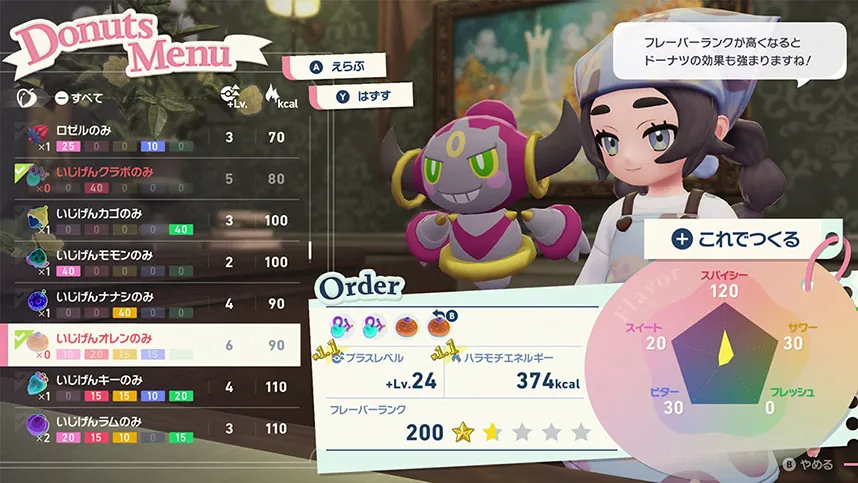This screenshot has height=483, width=858.
Task: Choose the いじげんラムのみ berry row
Action: (x=150, y=429)
